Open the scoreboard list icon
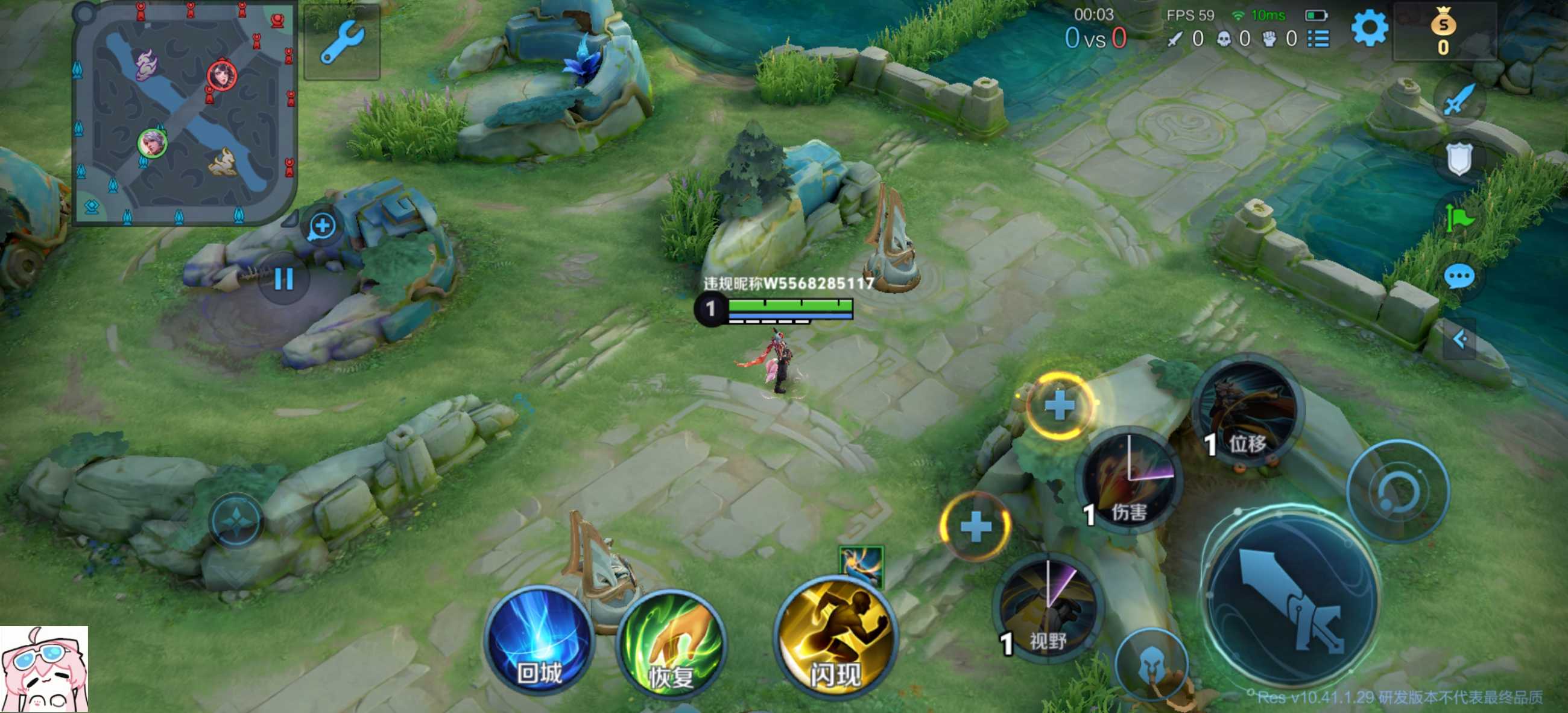The image size is (1568, 713). pyautogui.click(x=1318, y=39)
